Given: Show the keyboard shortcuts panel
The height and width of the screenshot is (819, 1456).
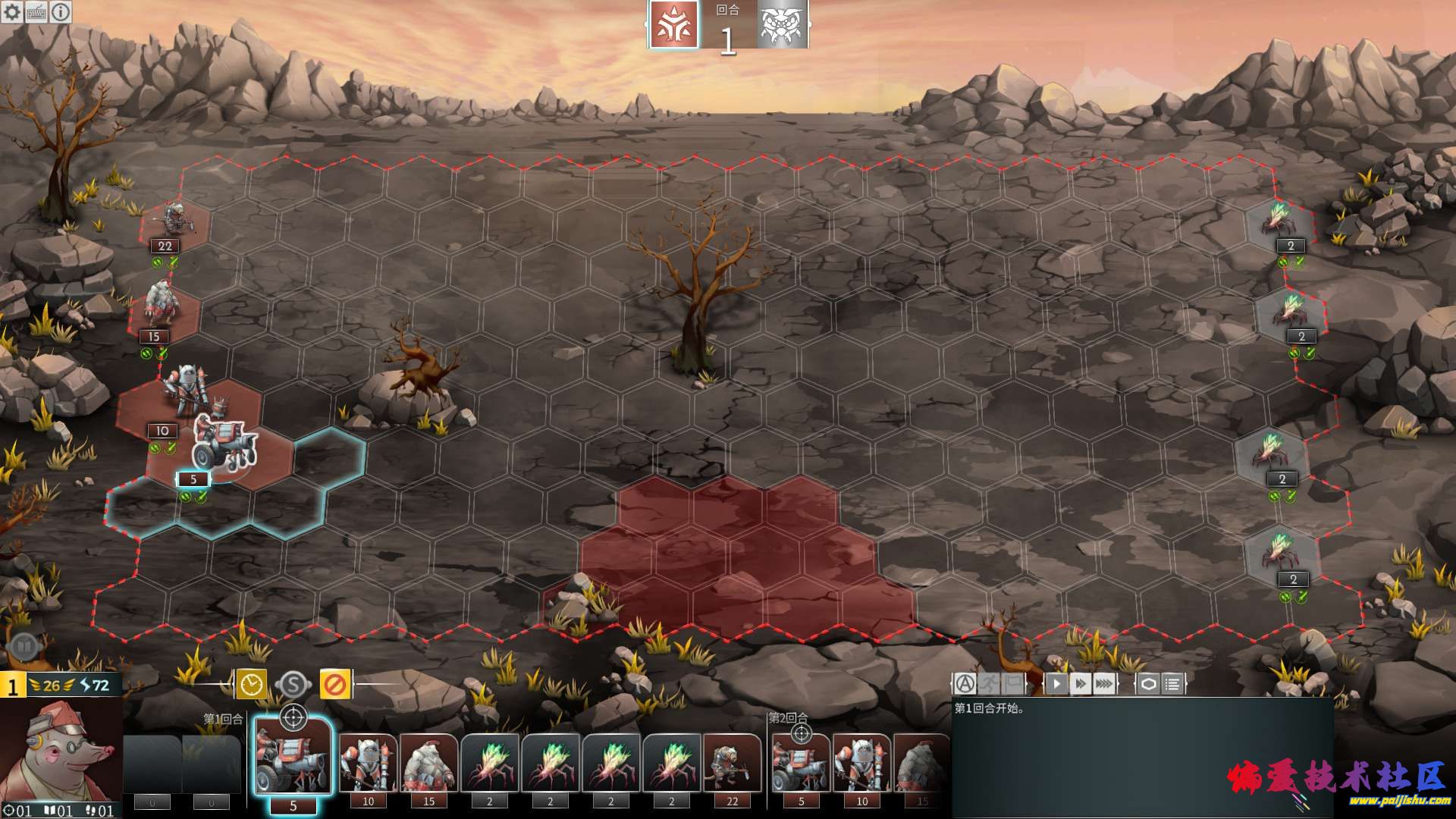Looking at the screenshot, I should [x=36, y=12].
